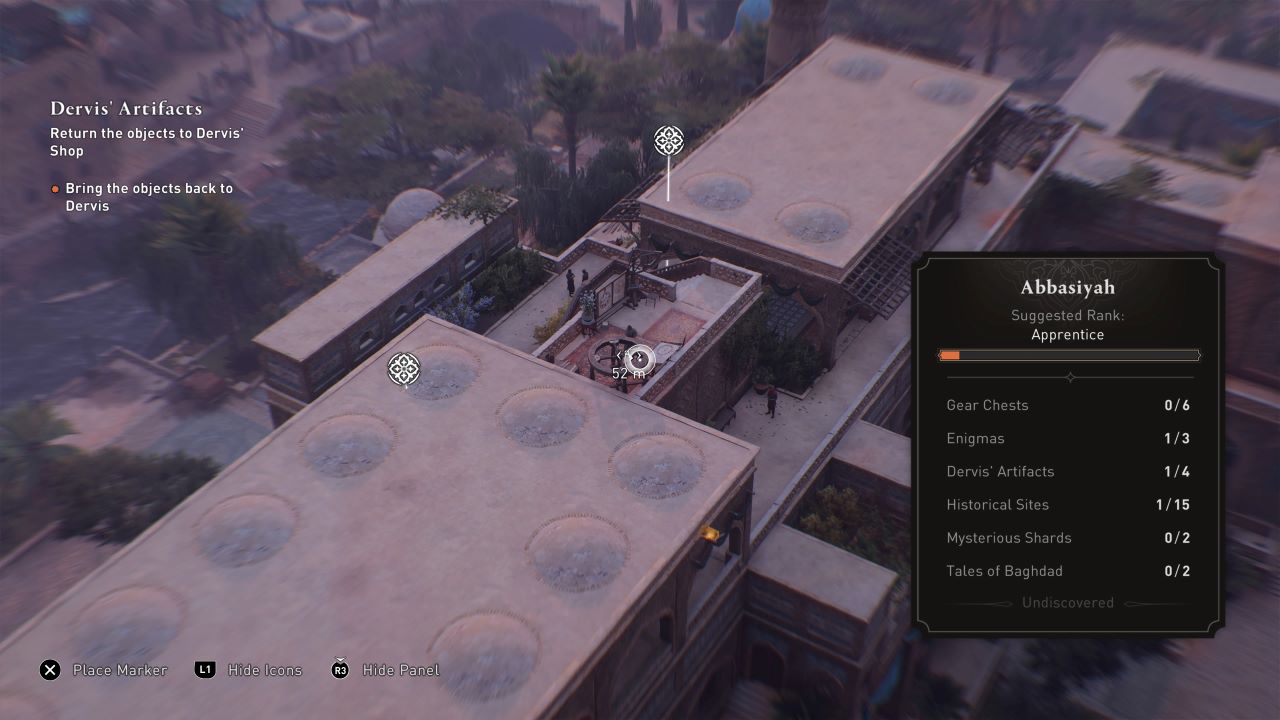The width and height of the screenshot is (1280, 720).
Task: Click the R3 stick icon beside Hide Panel
Action: tap(338, 670)
